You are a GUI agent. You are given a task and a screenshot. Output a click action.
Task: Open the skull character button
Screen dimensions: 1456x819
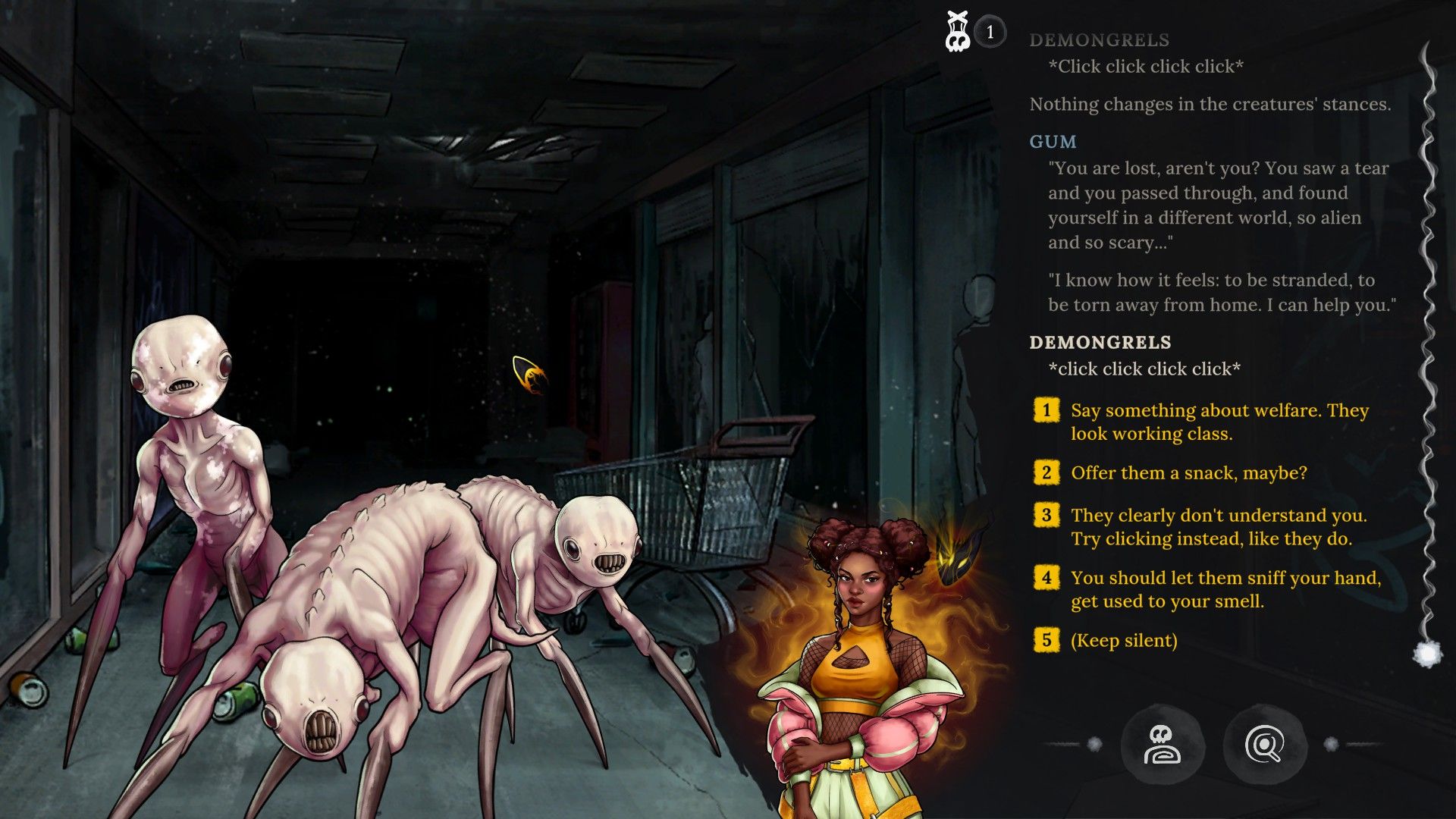pyautogui.click(x=1162, y=745)
